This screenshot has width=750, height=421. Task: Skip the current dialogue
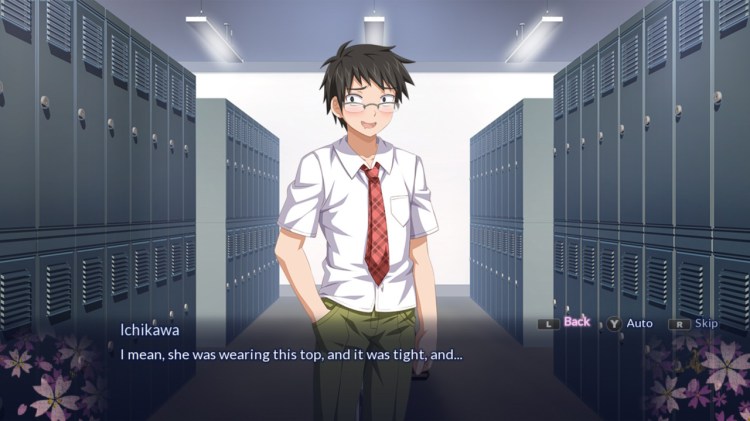pos(706,323)
